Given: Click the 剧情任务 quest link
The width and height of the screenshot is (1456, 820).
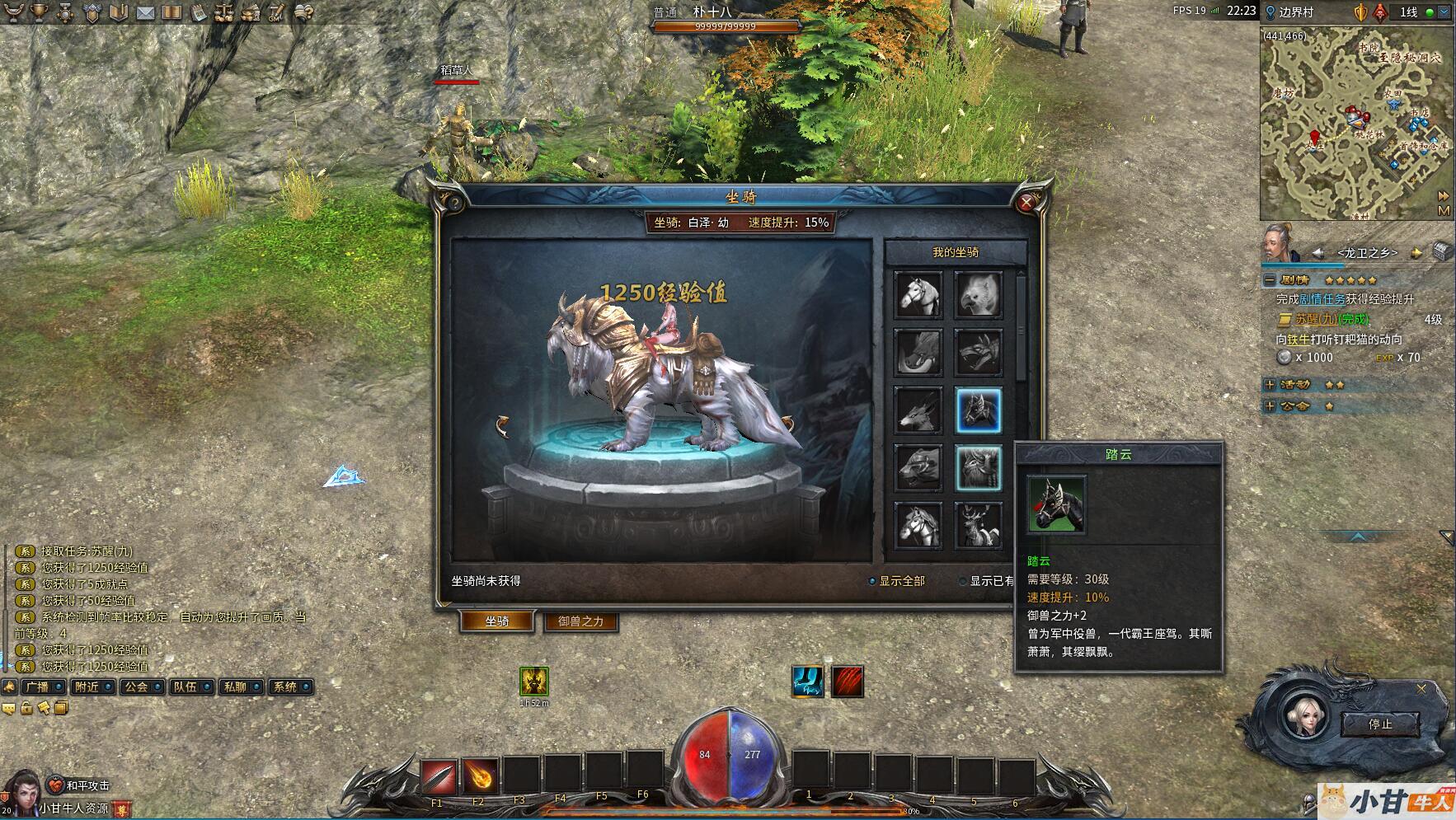Looking at the screenshot, I should [x=1322, y=299].
